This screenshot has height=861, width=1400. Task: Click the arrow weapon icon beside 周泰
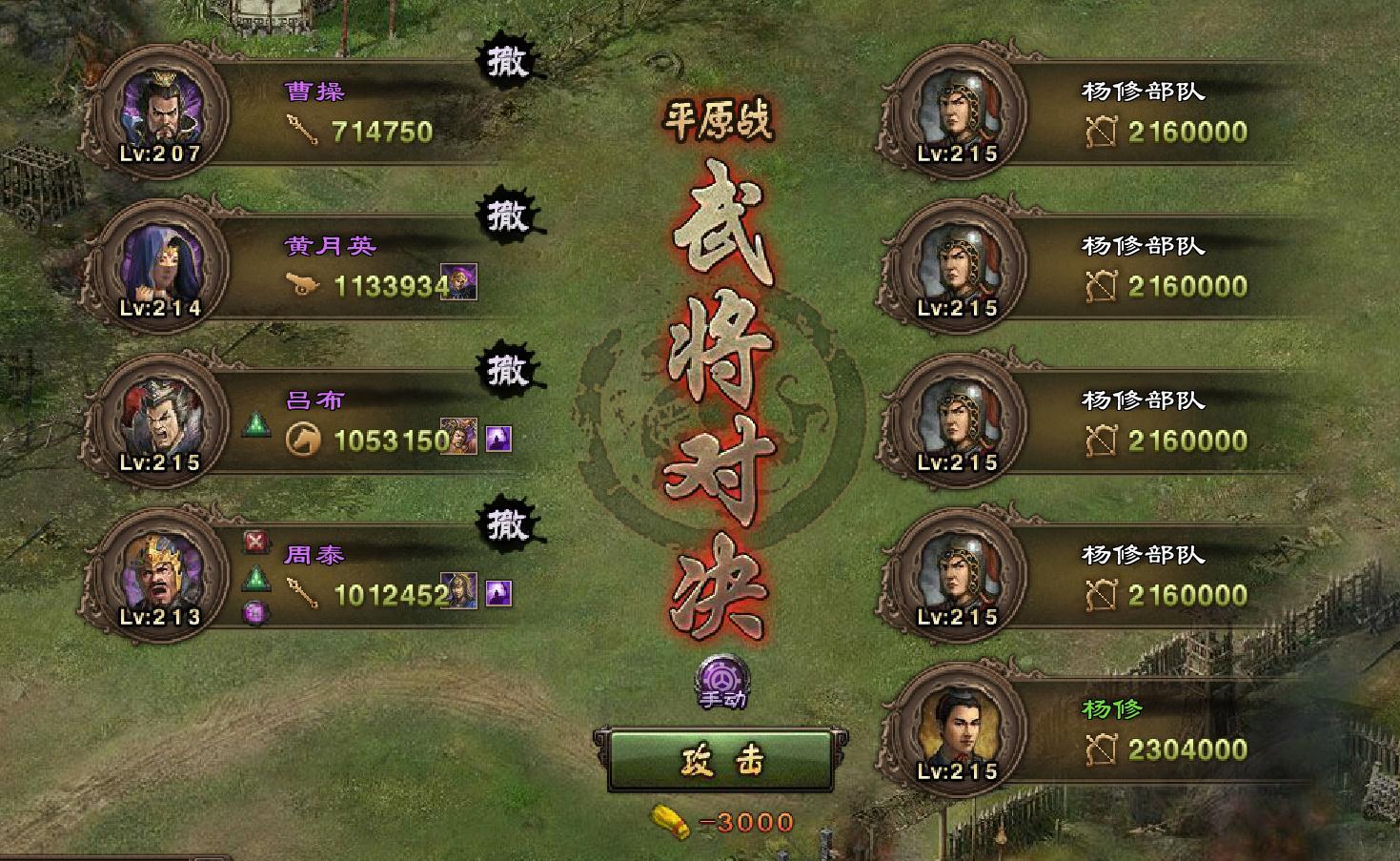pos(301,592)
